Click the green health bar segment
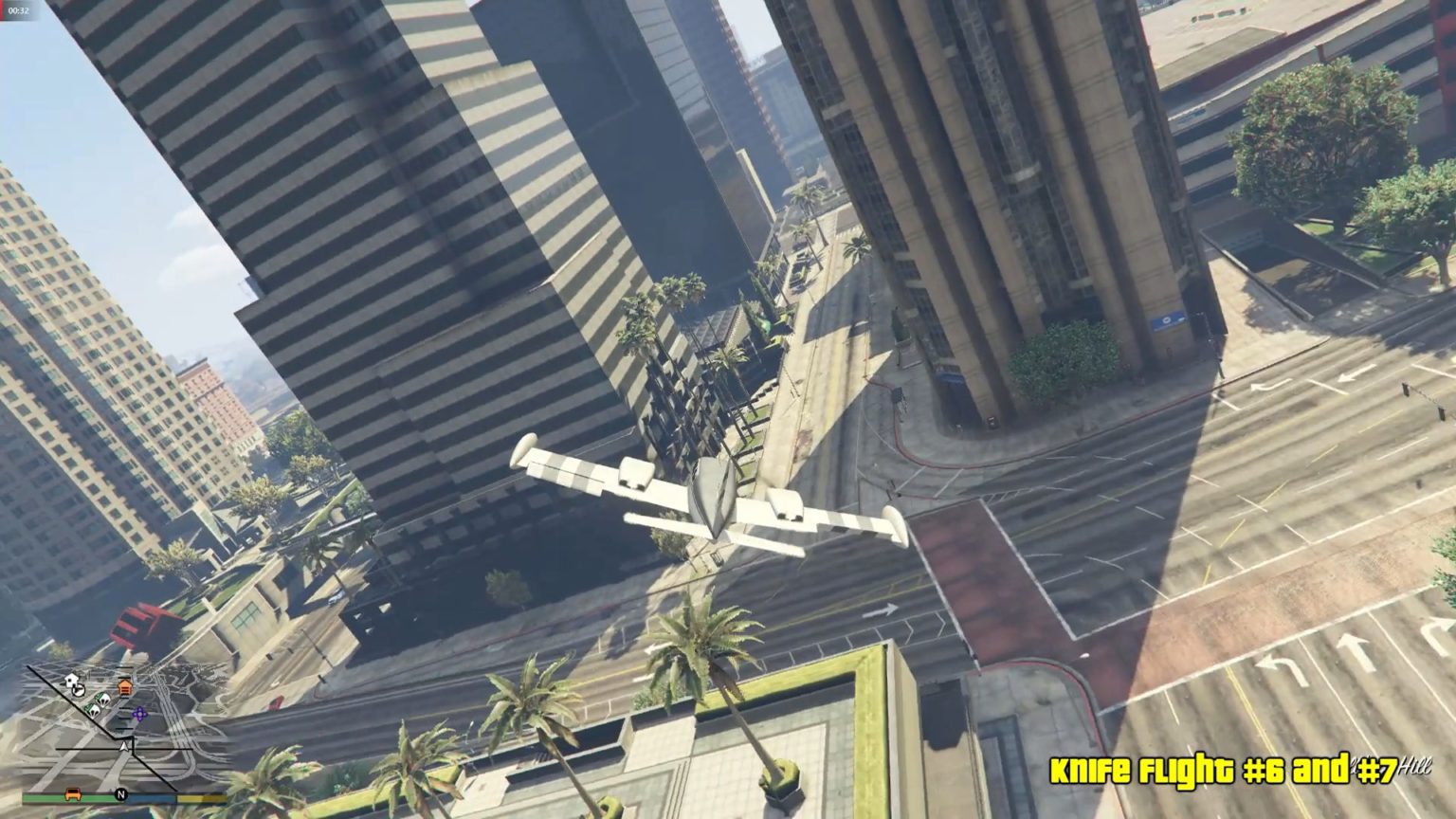1456x819 pixels. pyautogui.click(x=47, y=797)
